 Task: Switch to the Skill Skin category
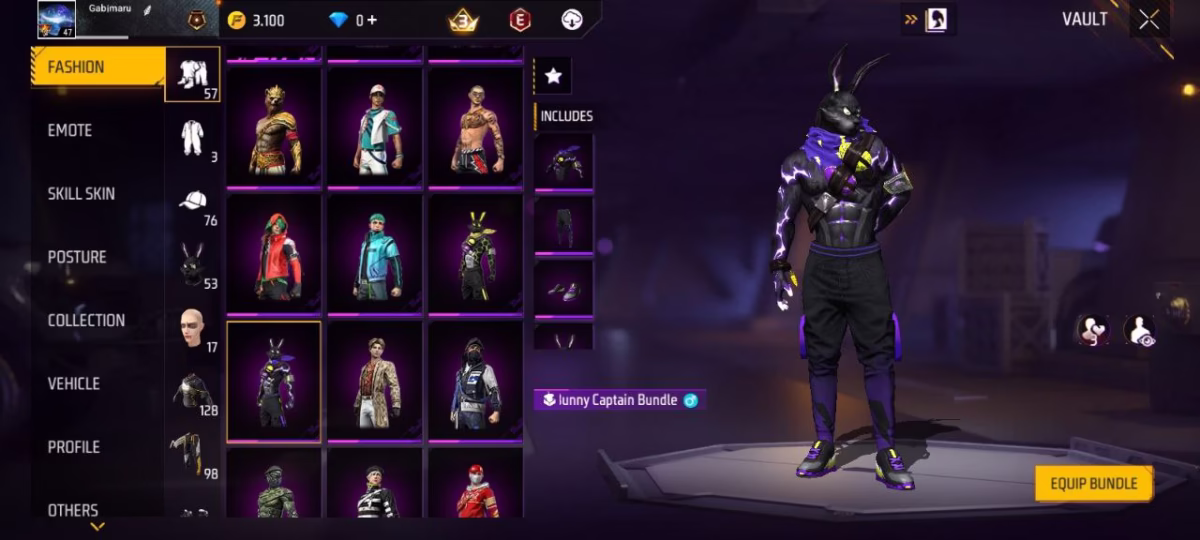coord(81,193)
